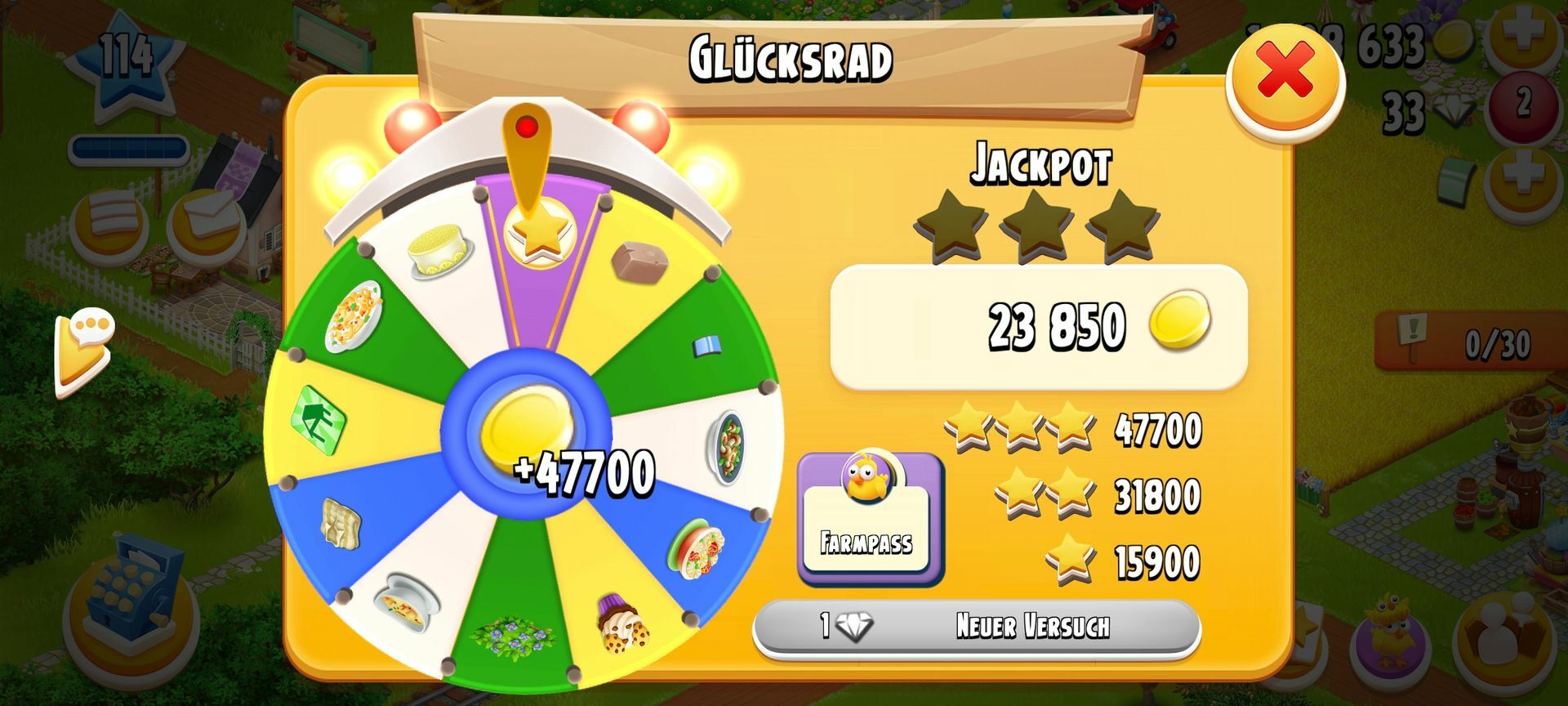Open the Farmpass offer
The width and height of the screenshot is (1568, 706).
point(869,519)
